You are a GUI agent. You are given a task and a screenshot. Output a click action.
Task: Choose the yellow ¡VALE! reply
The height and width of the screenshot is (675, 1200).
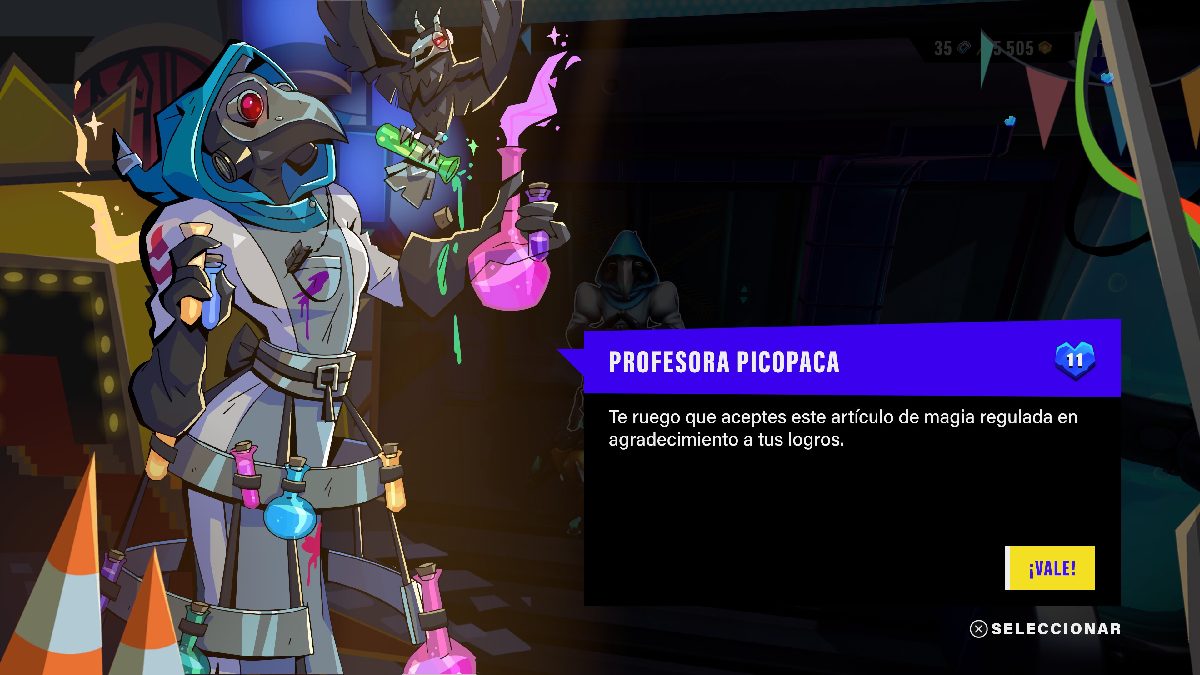pyautogui.click(x=1050, y=568)
